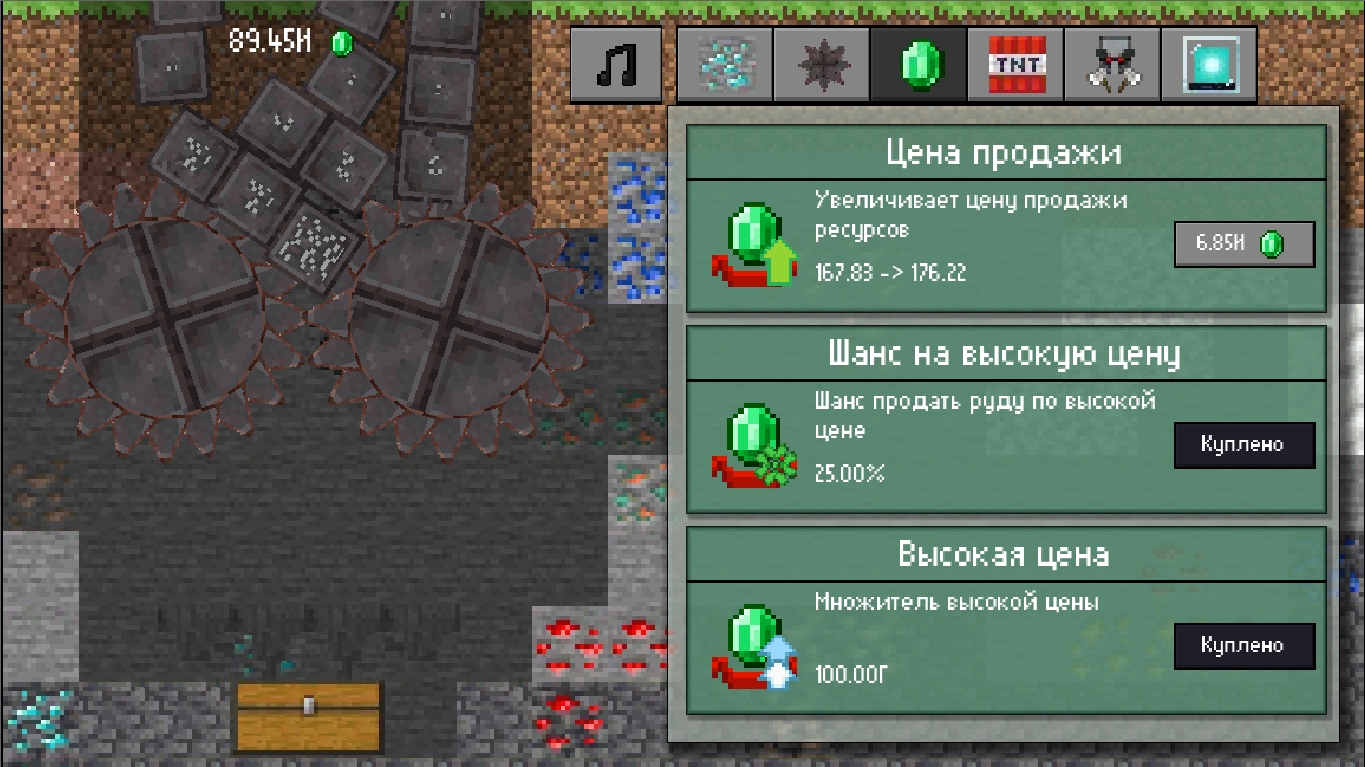Select the crossed tools upgrade category

[x=1112, y=64]
